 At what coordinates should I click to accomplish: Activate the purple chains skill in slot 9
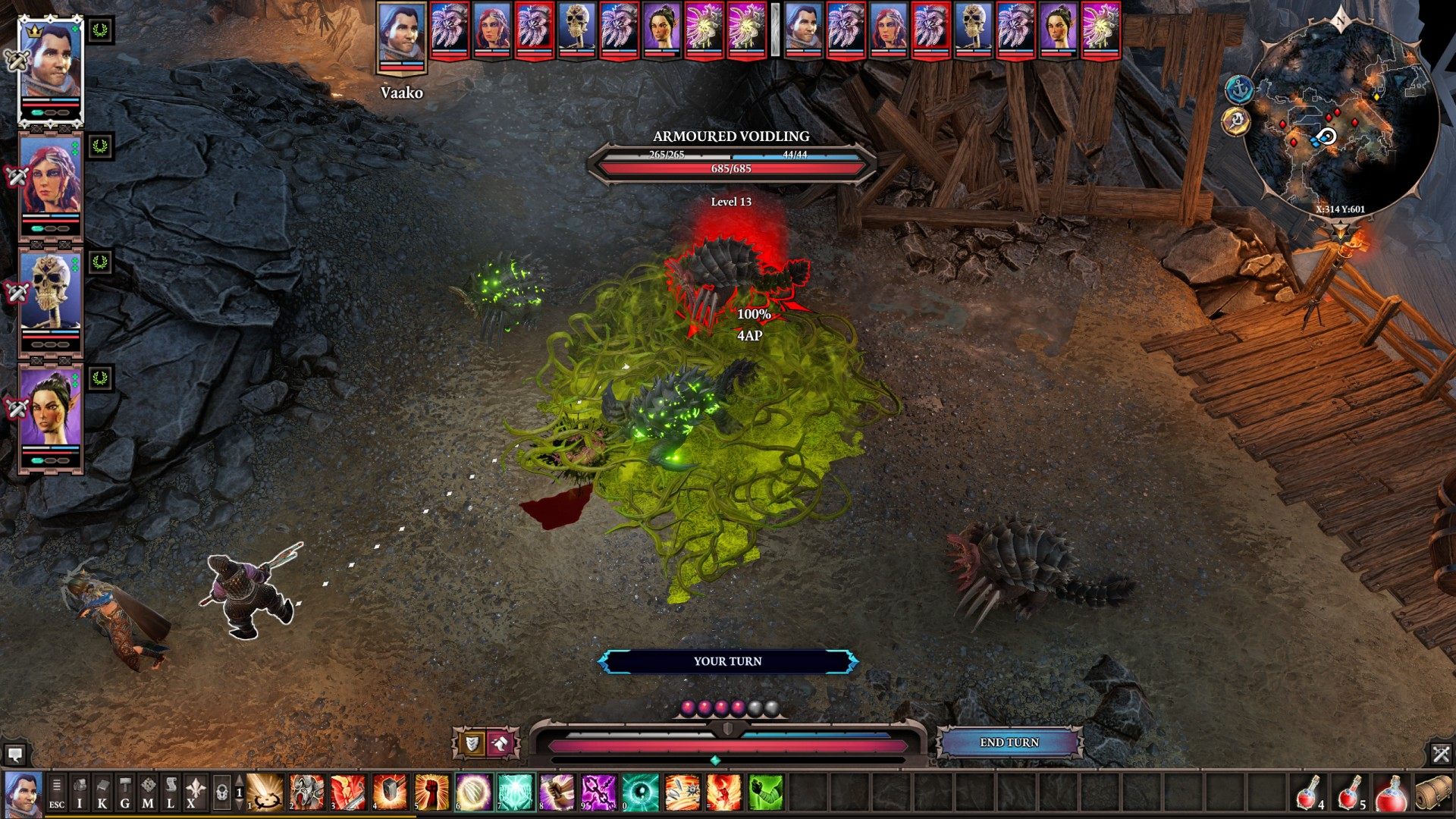pos(598,792)
